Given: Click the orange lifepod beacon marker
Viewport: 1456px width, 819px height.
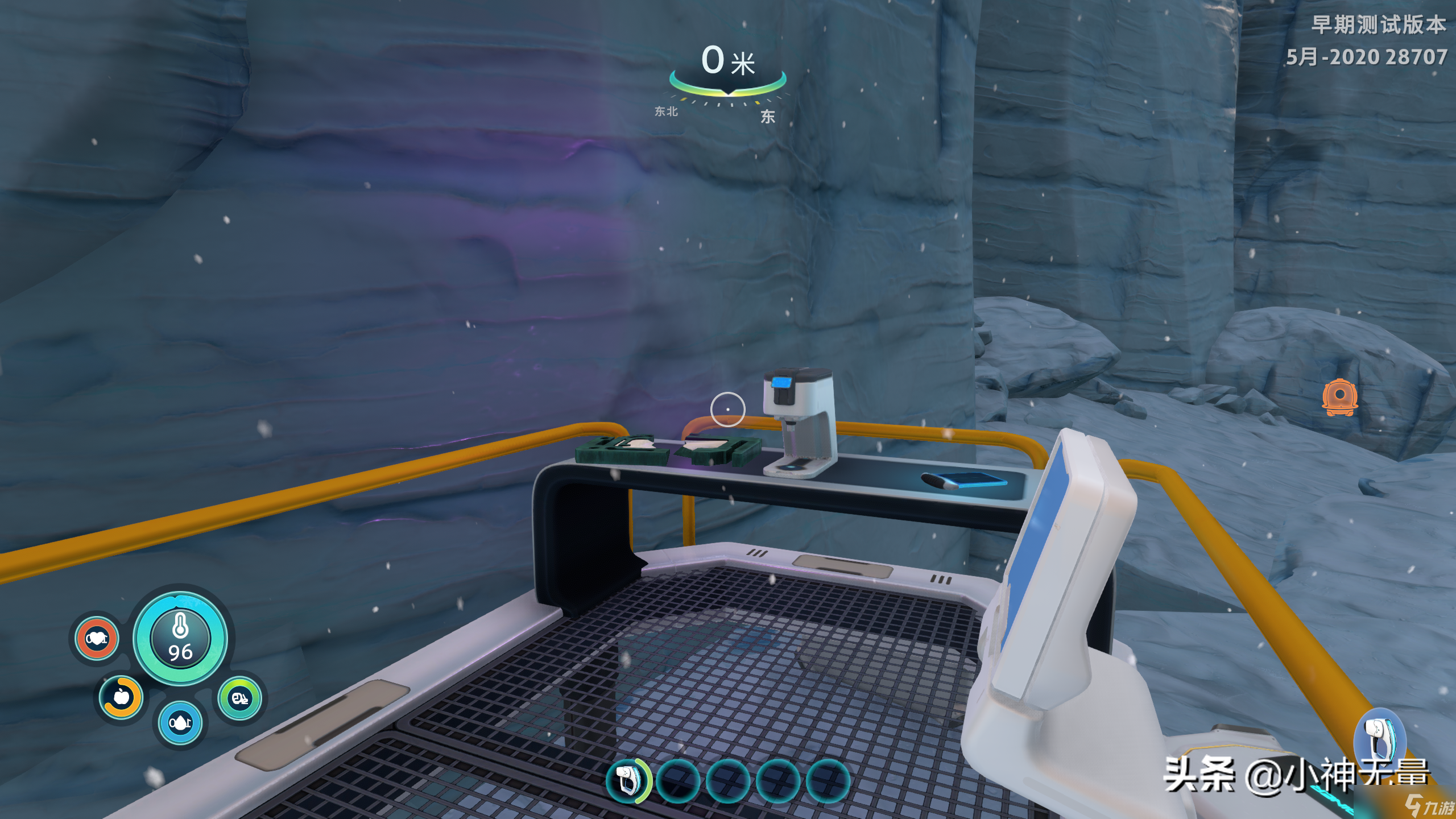Looking at the screenshot, I should point(1340,398).
